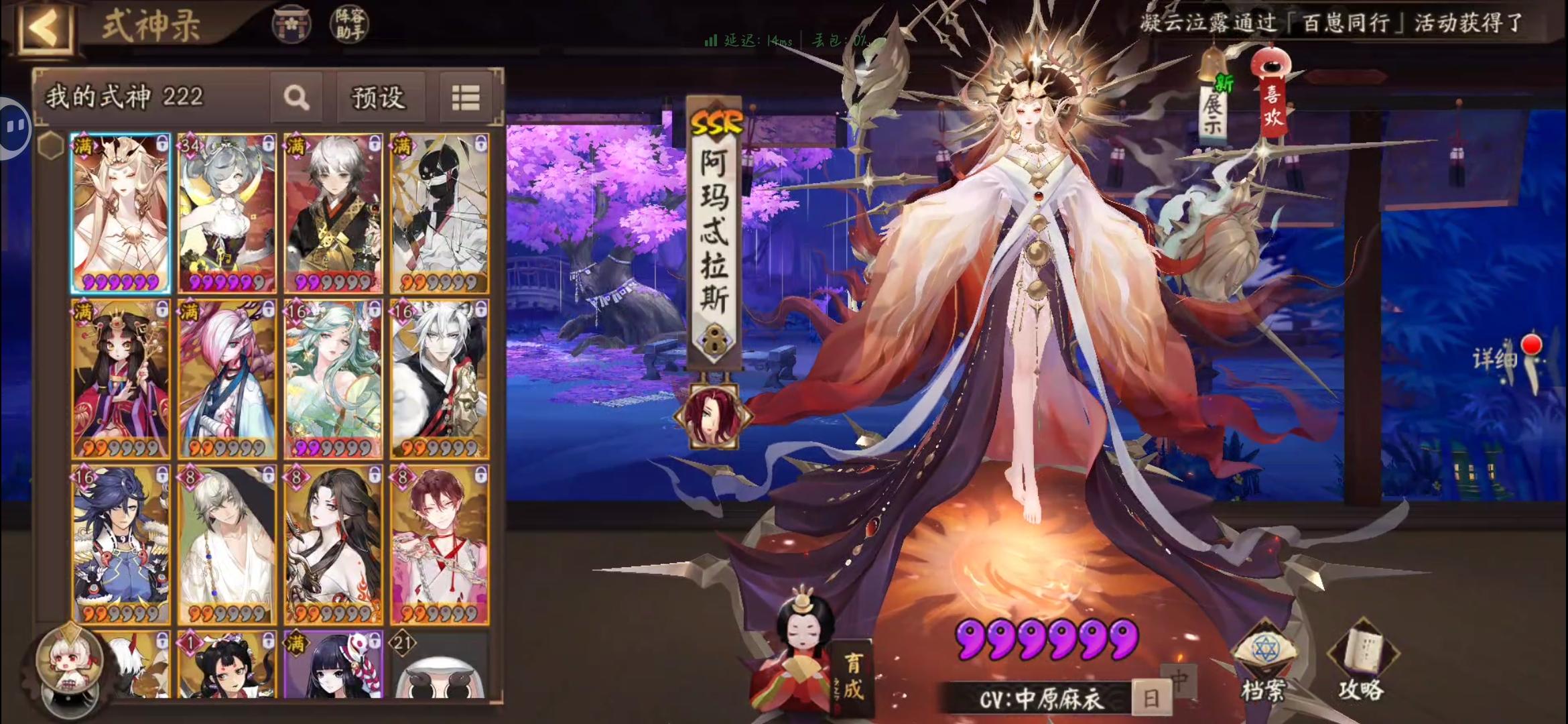Click the search magnifier icon
The width and height of the screenshot is (1568, 724).
coord(297,97)
